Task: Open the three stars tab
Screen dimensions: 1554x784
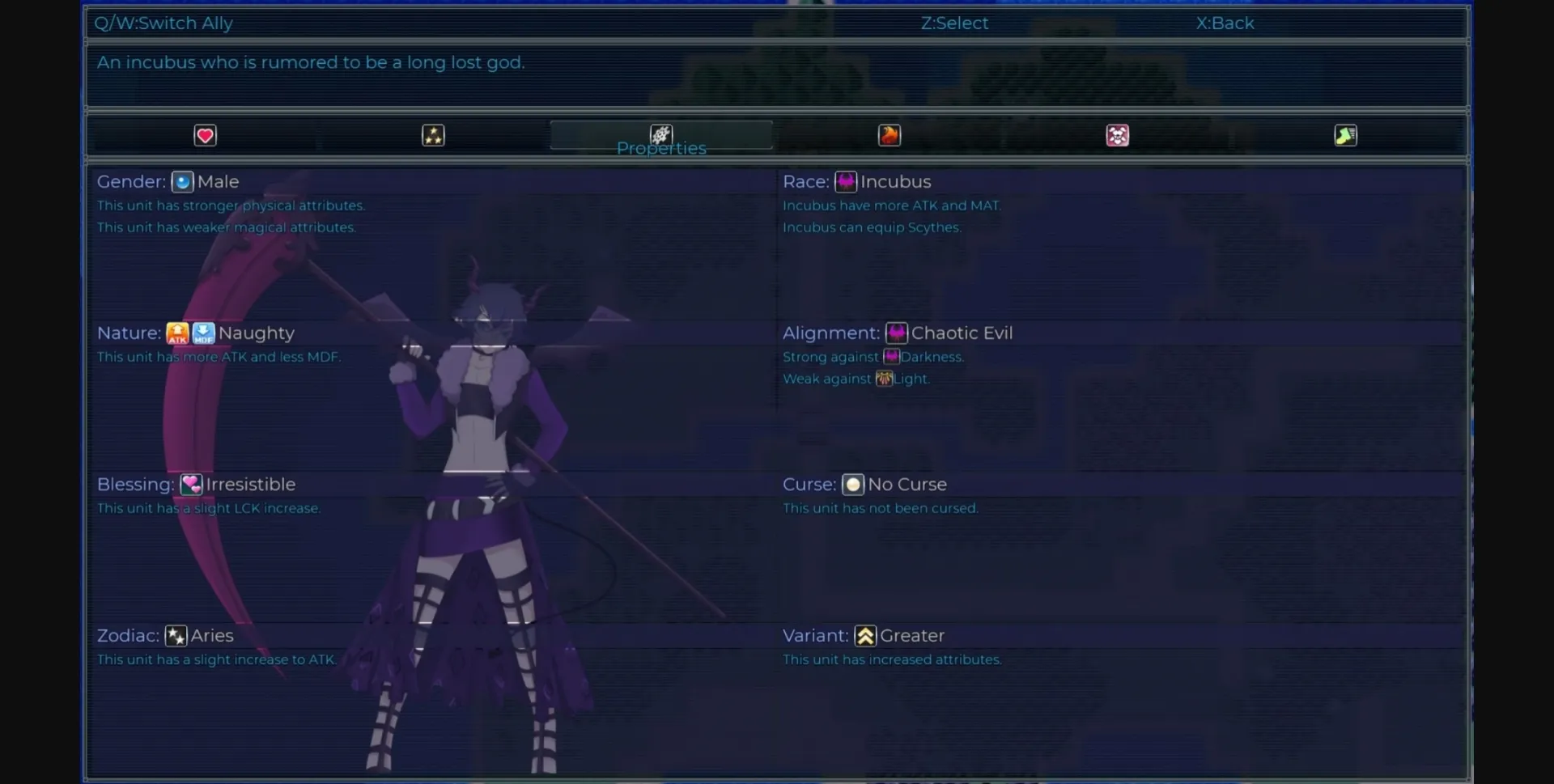Action: [x=433, y=136]
